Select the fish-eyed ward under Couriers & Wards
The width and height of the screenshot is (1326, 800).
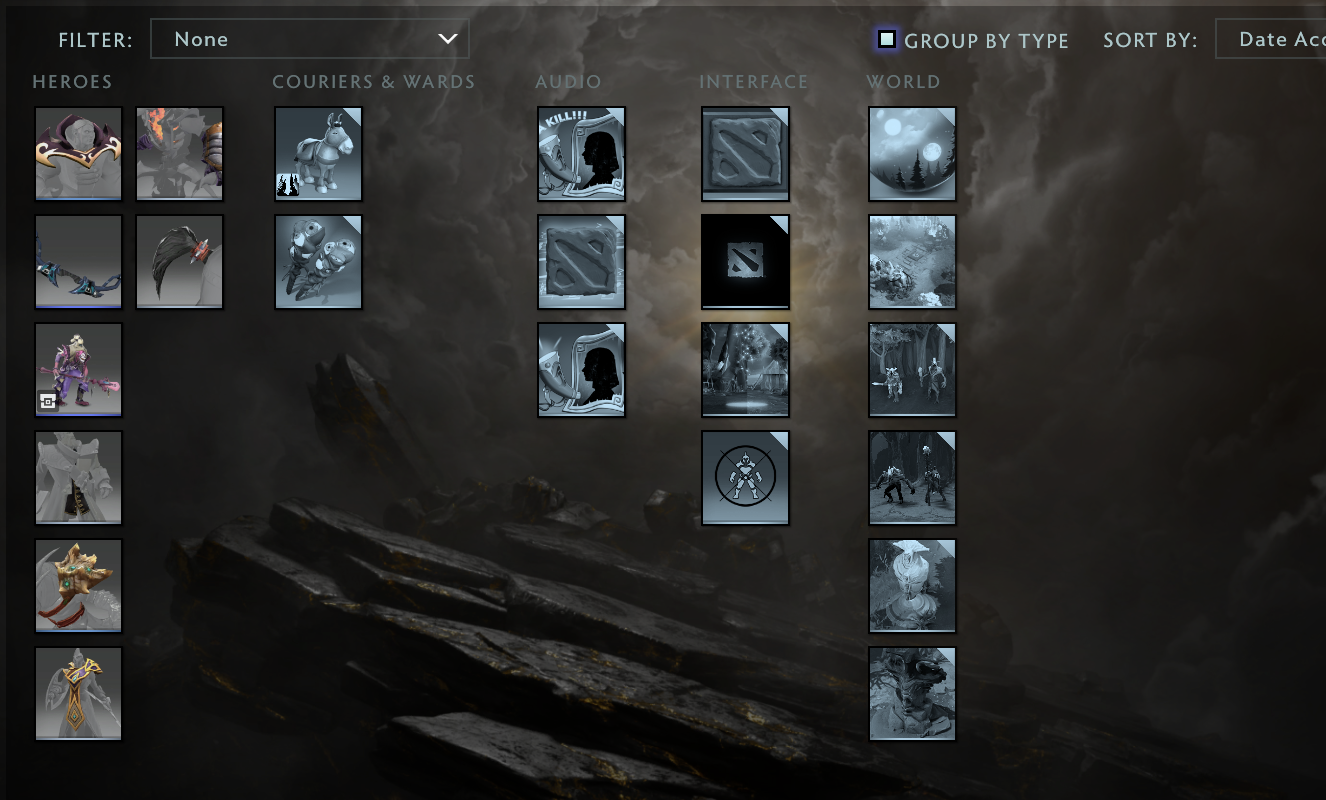coord(318,261)
